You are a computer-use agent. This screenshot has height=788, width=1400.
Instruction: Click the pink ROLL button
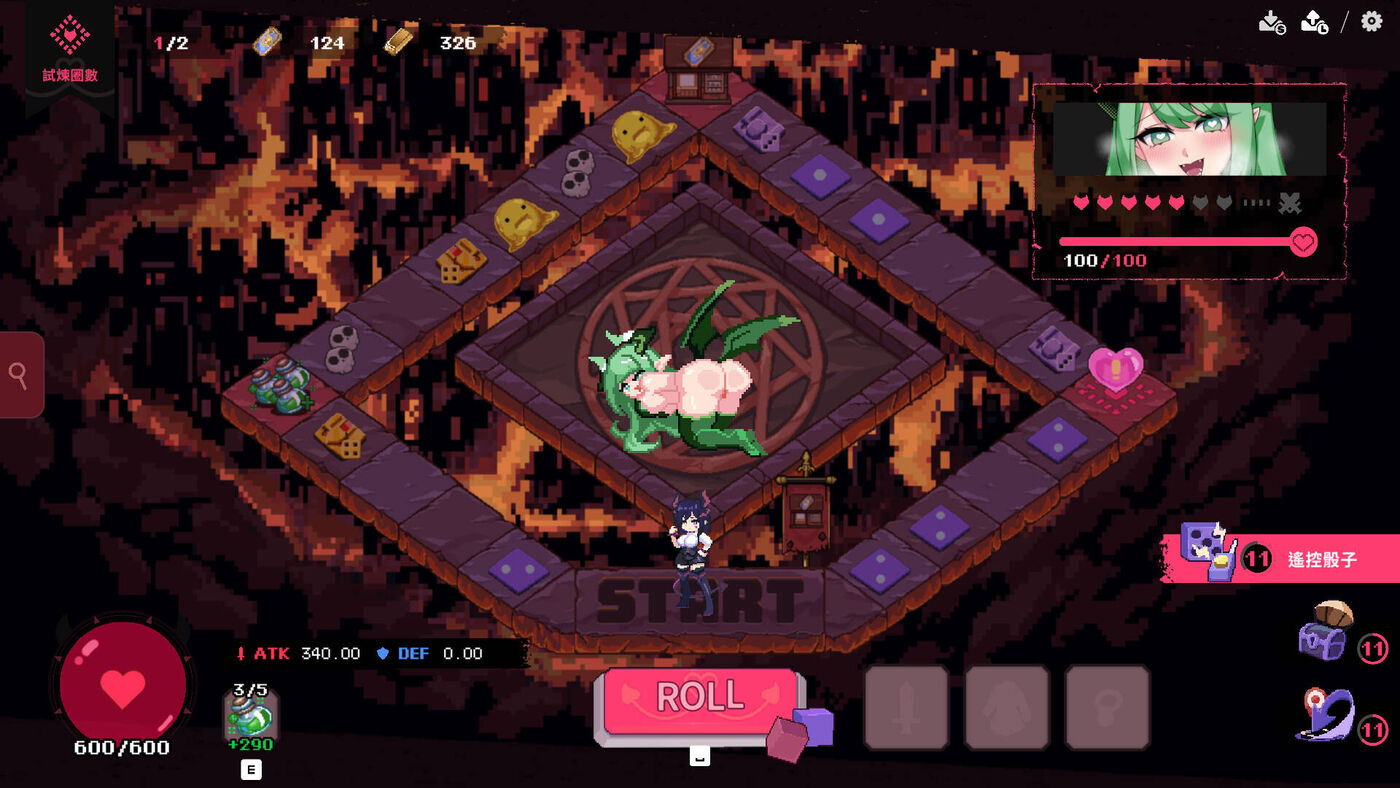(x=700, y=698)
